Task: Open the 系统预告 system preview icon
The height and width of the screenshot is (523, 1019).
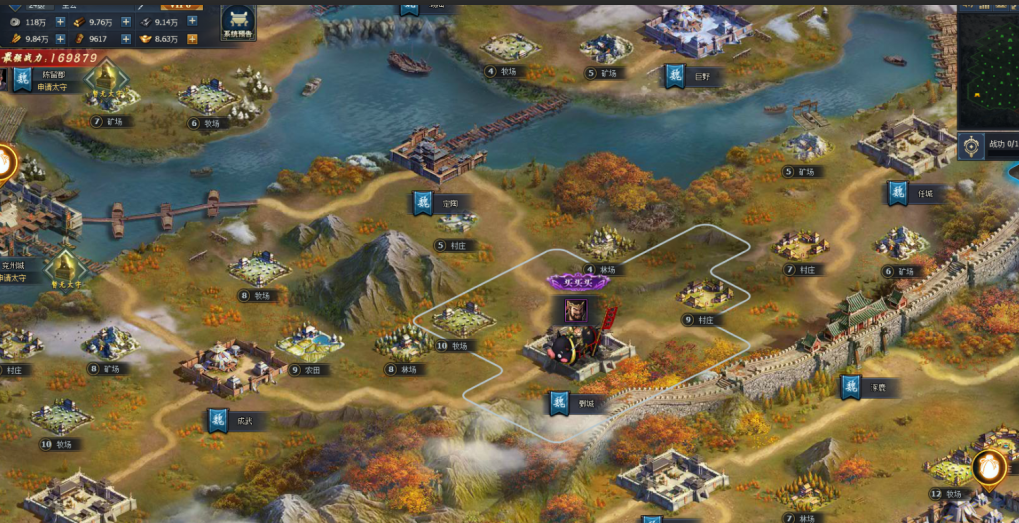Action: coord(238,21)
